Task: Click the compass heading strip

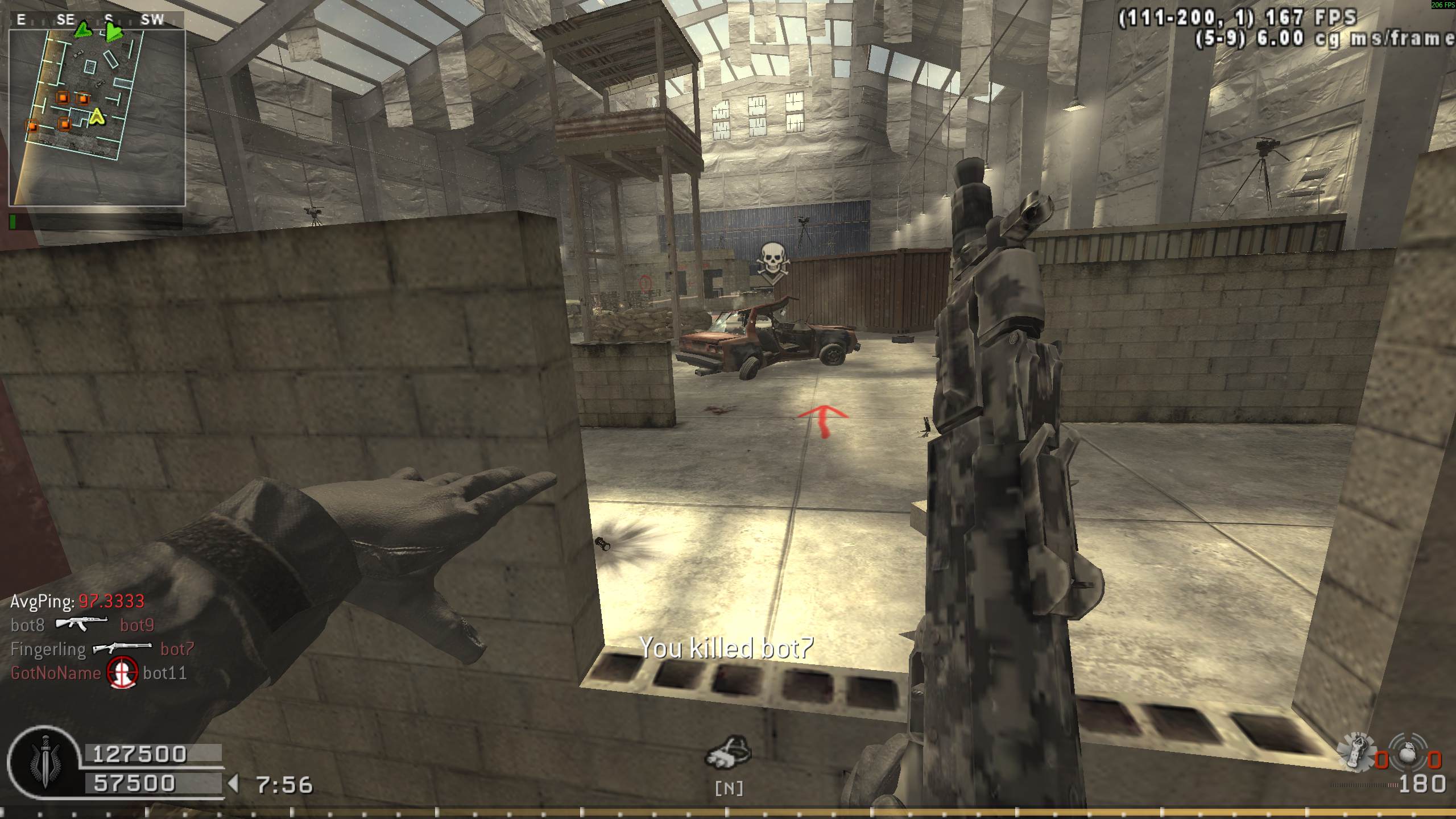Action: tap(97, 20)
